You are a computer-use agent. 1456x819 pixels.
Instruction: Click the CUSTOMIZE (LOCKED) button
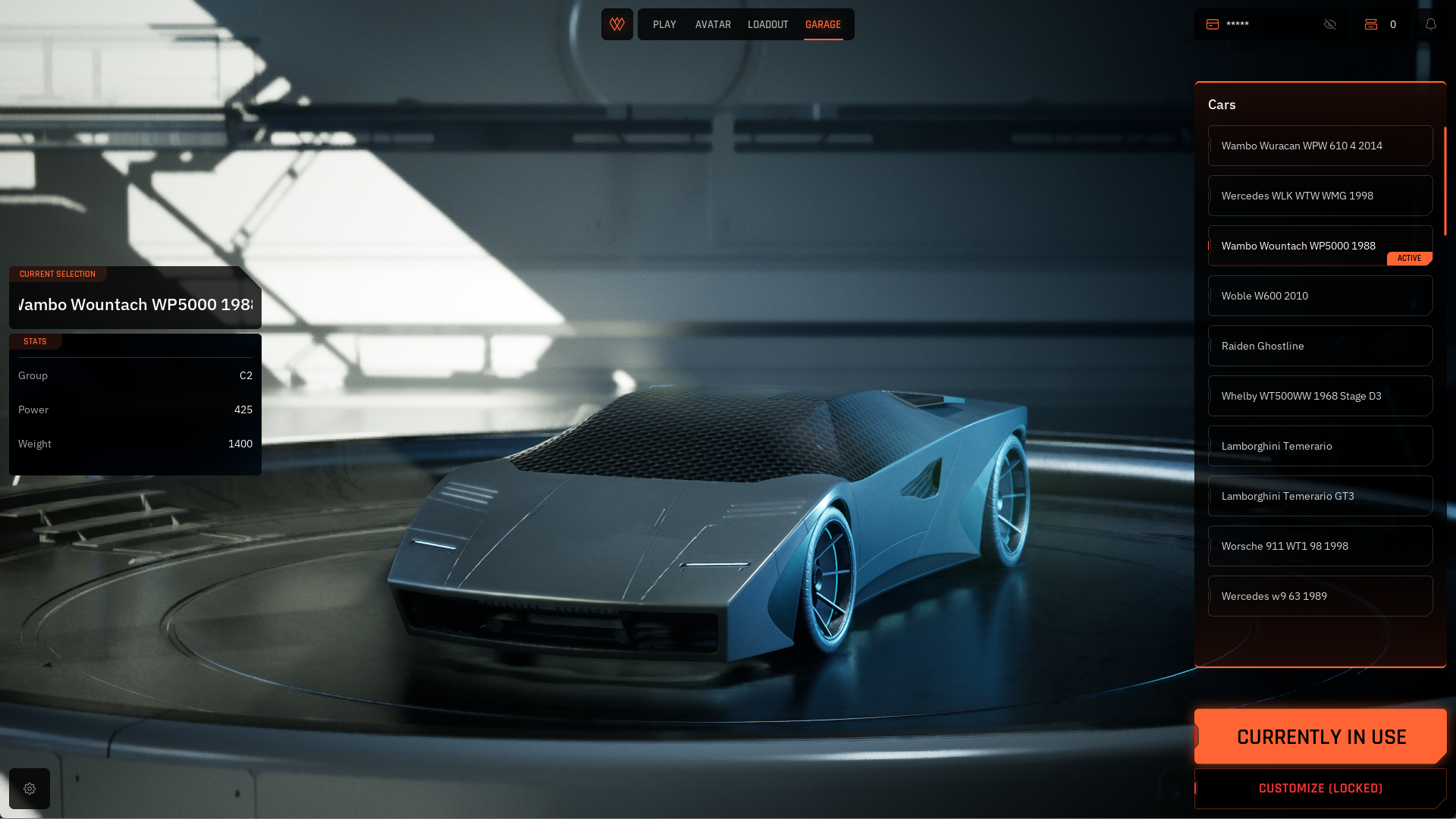coord(1320,789)
